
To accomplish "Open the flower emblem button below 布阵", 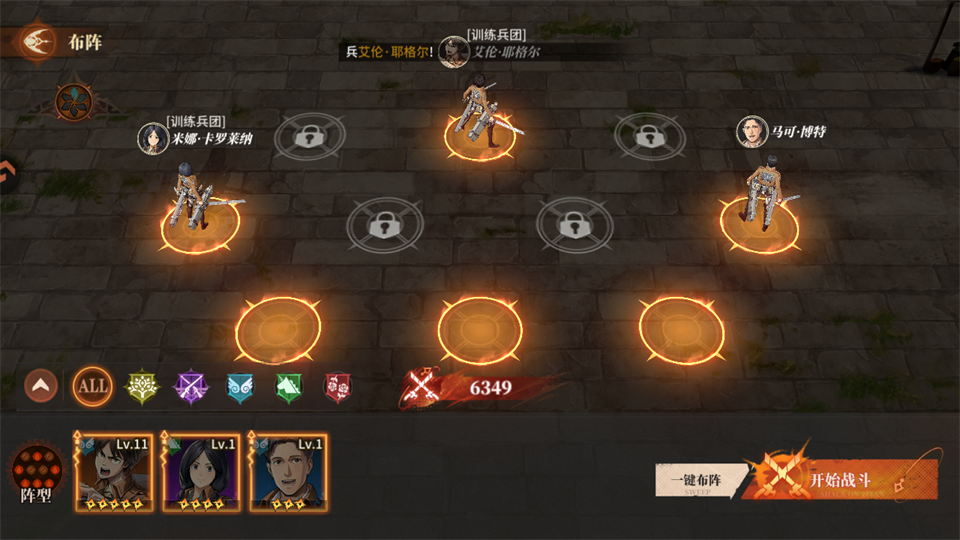I will pos(74,100).
